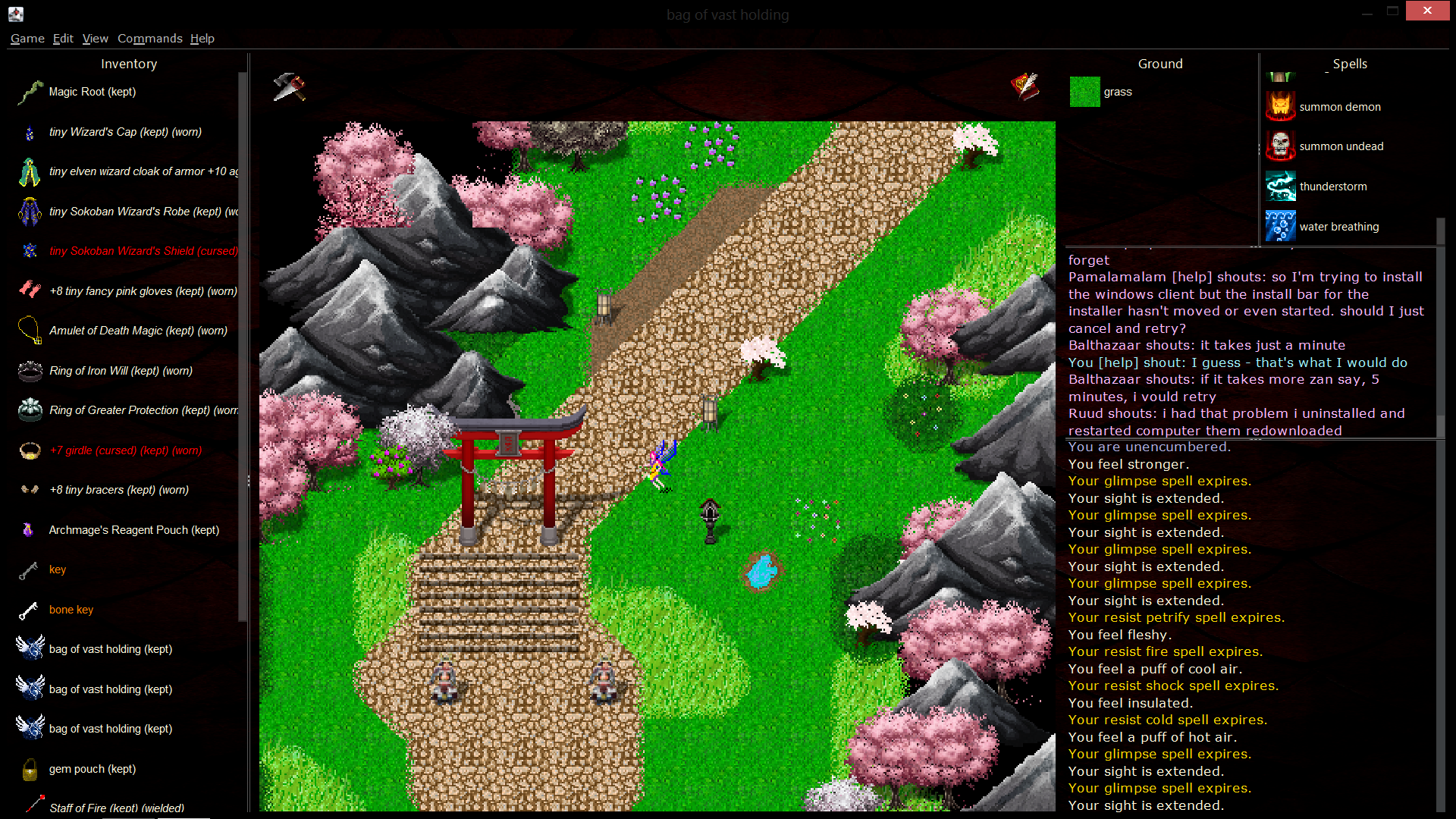Open the Help menu
The width and height of the screenshot is (1456, 819).
pos(202,39)
